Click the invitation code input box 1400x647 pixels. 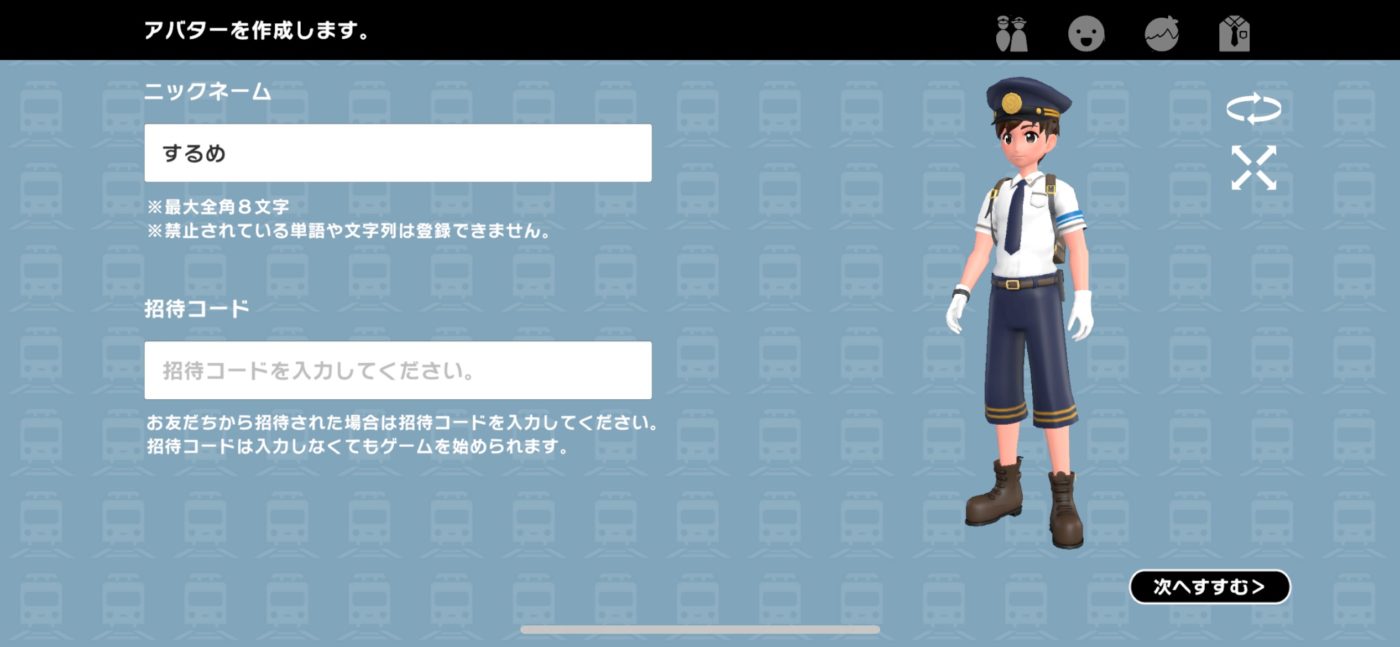397,370
